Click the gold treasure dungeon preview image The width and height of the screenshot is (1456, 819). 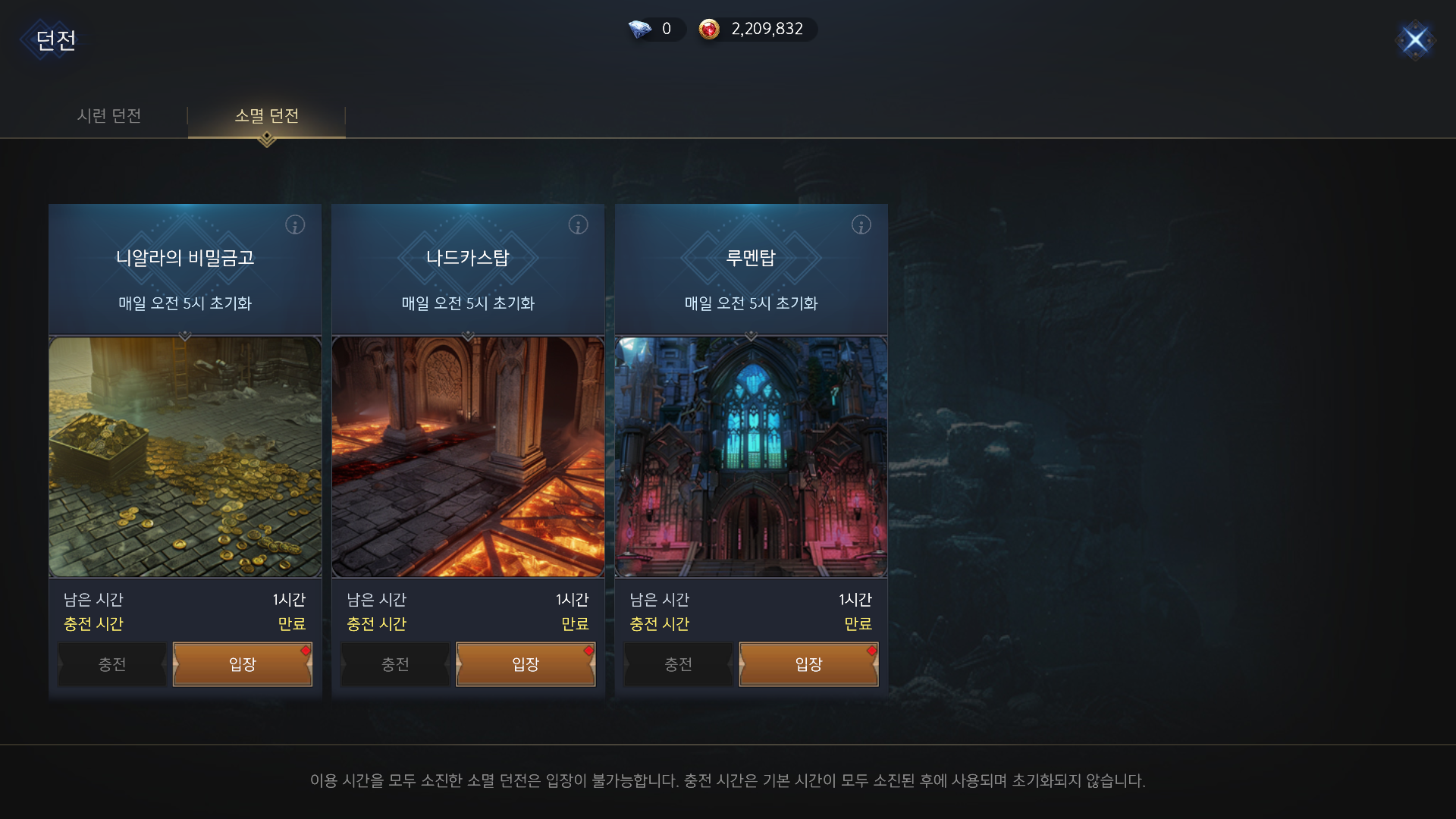click(184, 455)
